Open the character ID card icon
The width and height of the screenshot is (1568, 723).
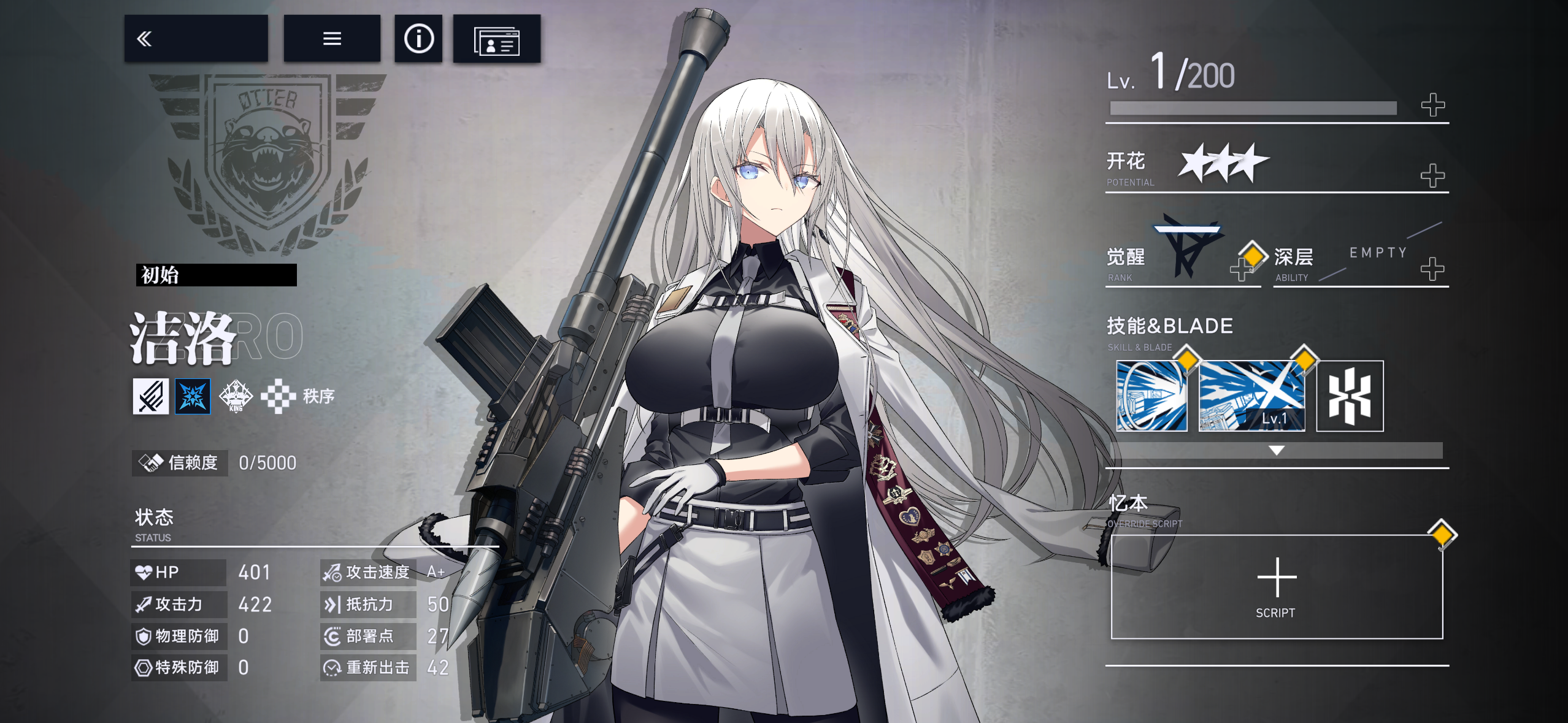point(497,39)
